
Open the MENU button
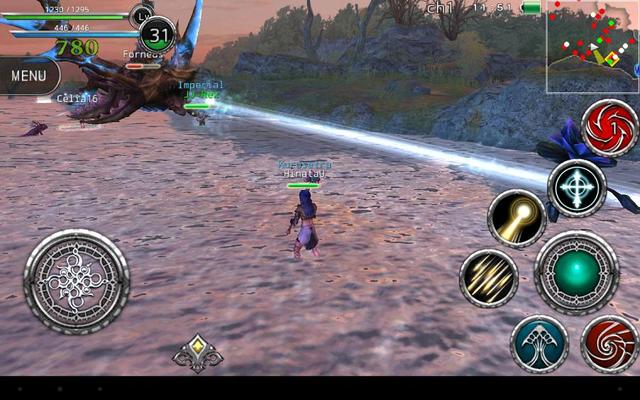click(28, 75)
